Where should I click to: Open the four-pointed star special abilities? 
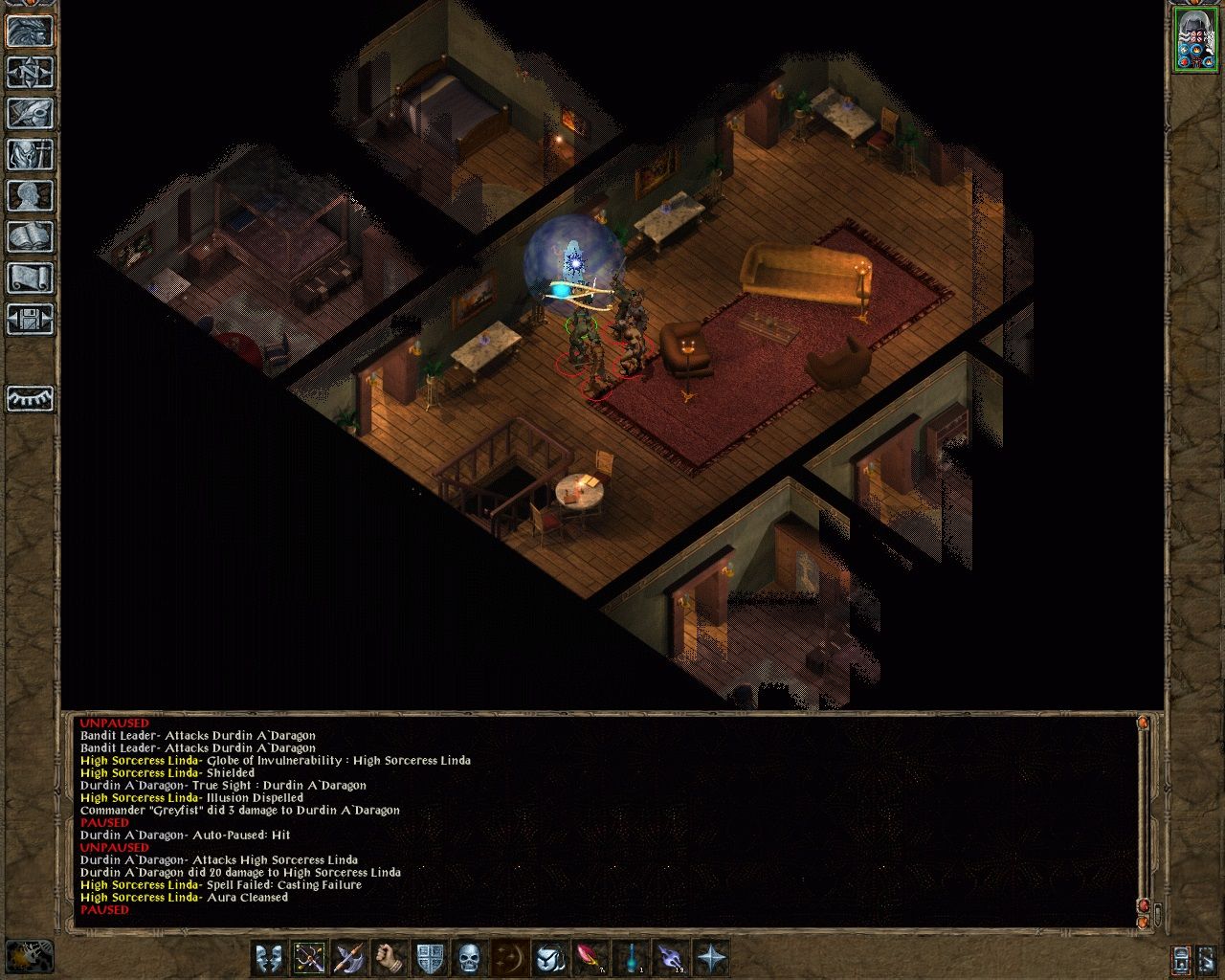pos(711,957)
